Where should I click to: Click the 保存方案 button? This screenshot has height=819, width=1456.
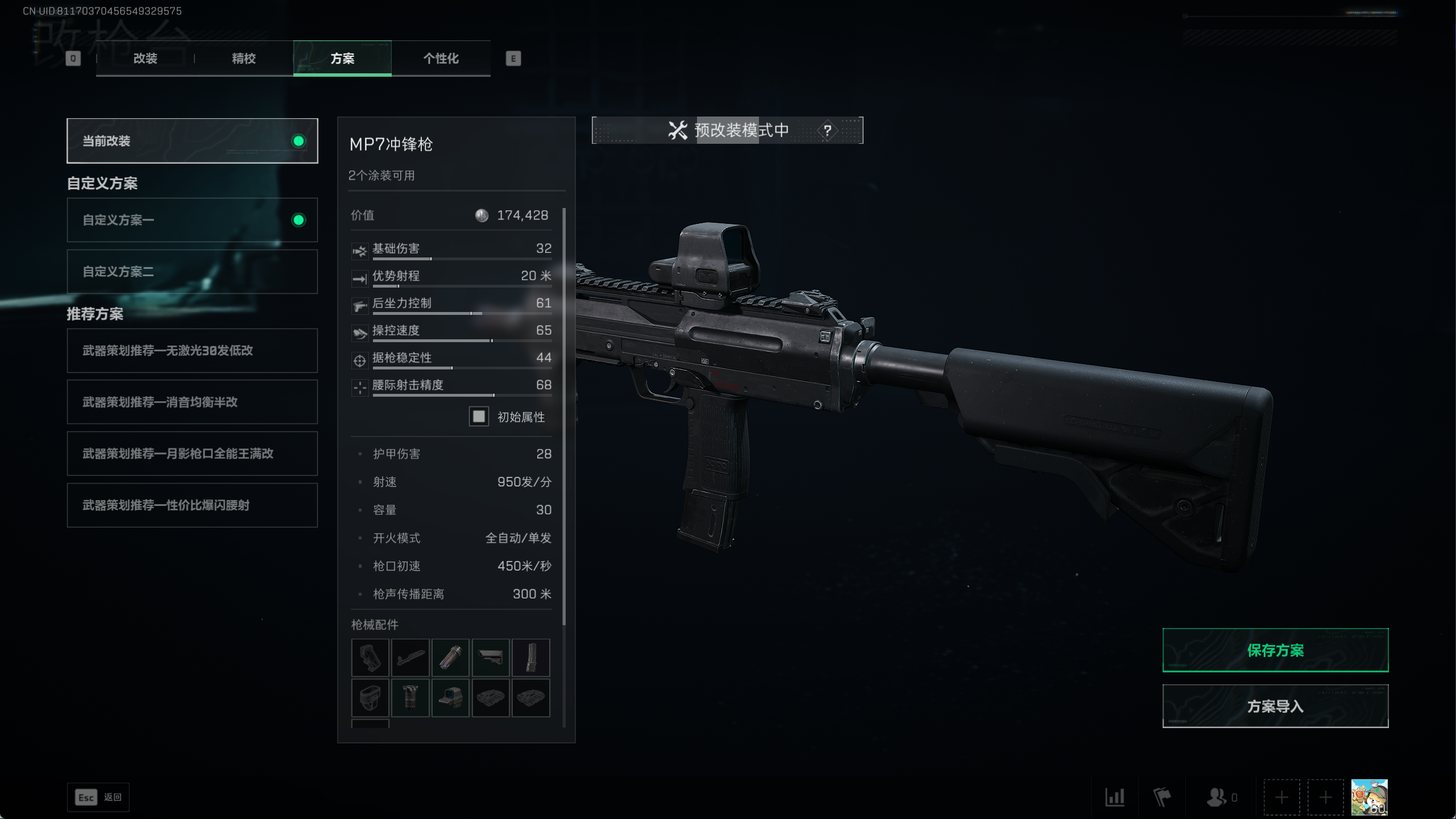pos(1275,650)
